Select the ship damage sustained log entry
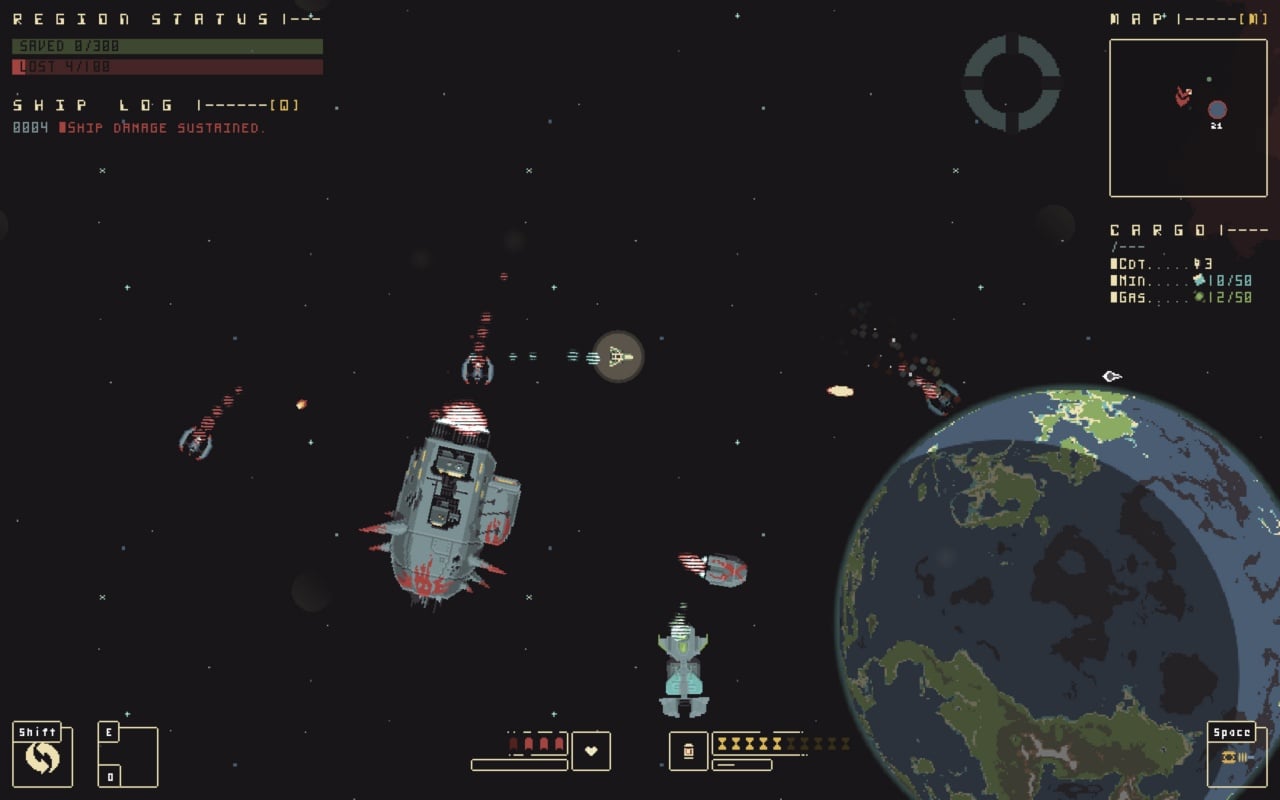Viewport: 1280px width, 800px height. tap(160, 128)
